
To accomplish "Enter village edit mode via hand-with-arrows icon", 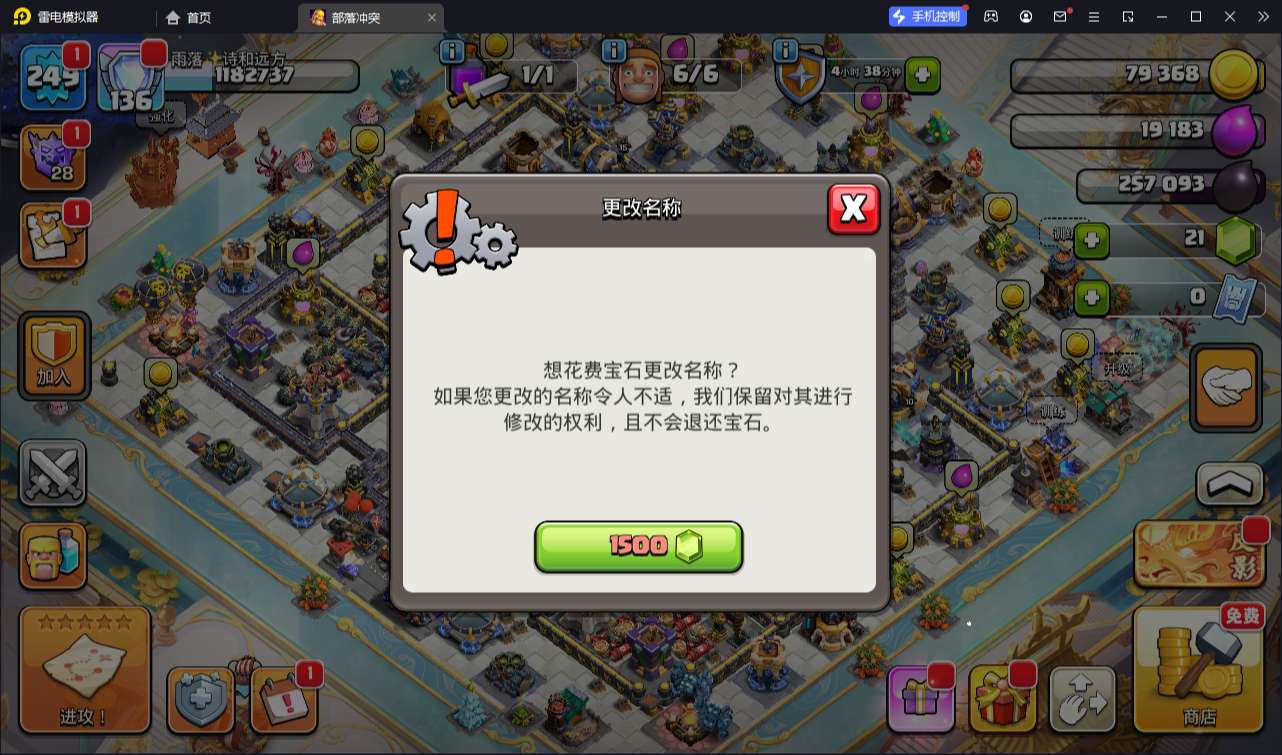I will point(1082,698).
